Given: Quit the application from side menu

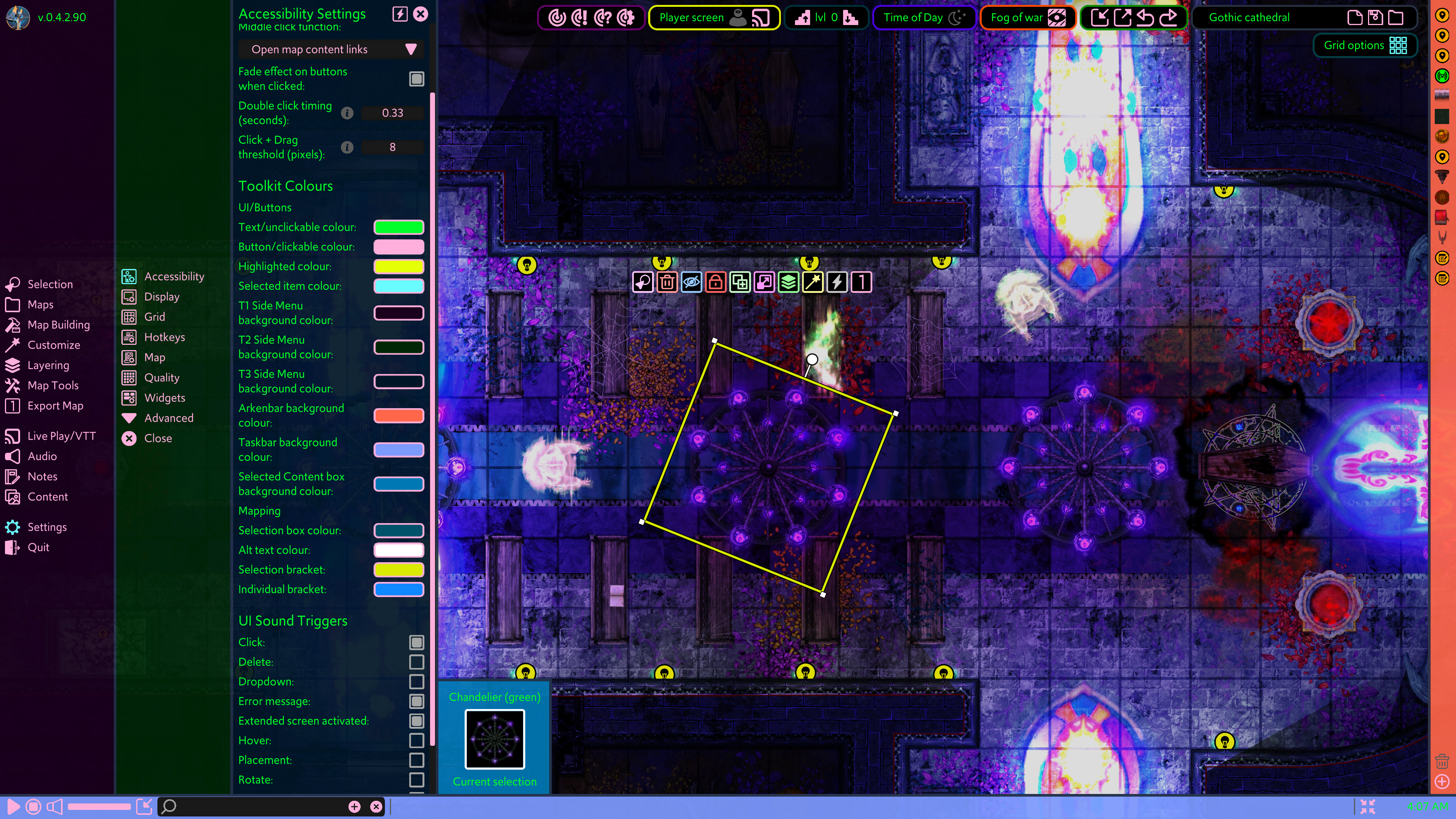Looking at the screenshot, I should (x=38, y=547).
